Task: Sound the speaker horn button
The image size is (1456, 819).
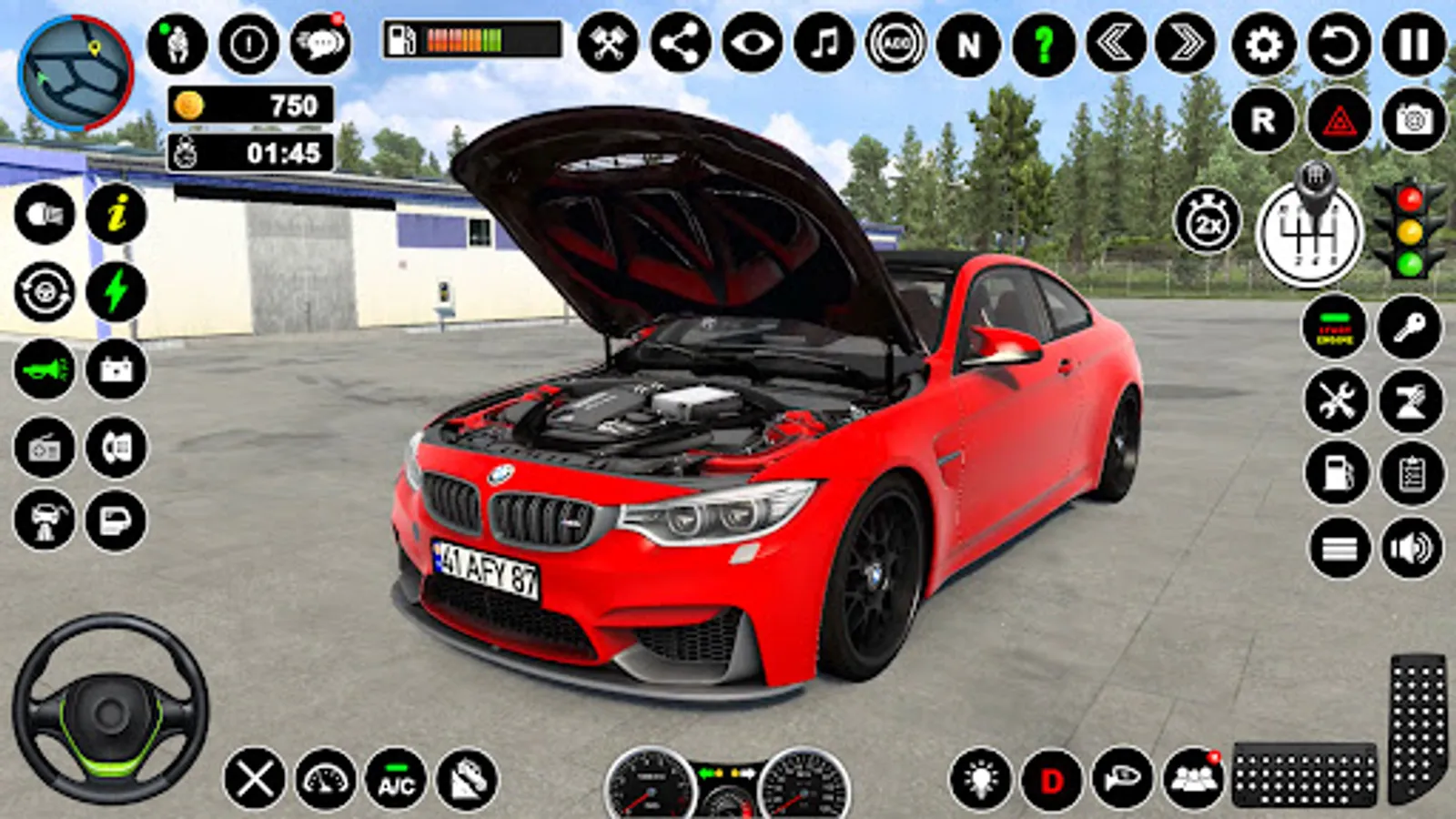Action: (1411, 549)
